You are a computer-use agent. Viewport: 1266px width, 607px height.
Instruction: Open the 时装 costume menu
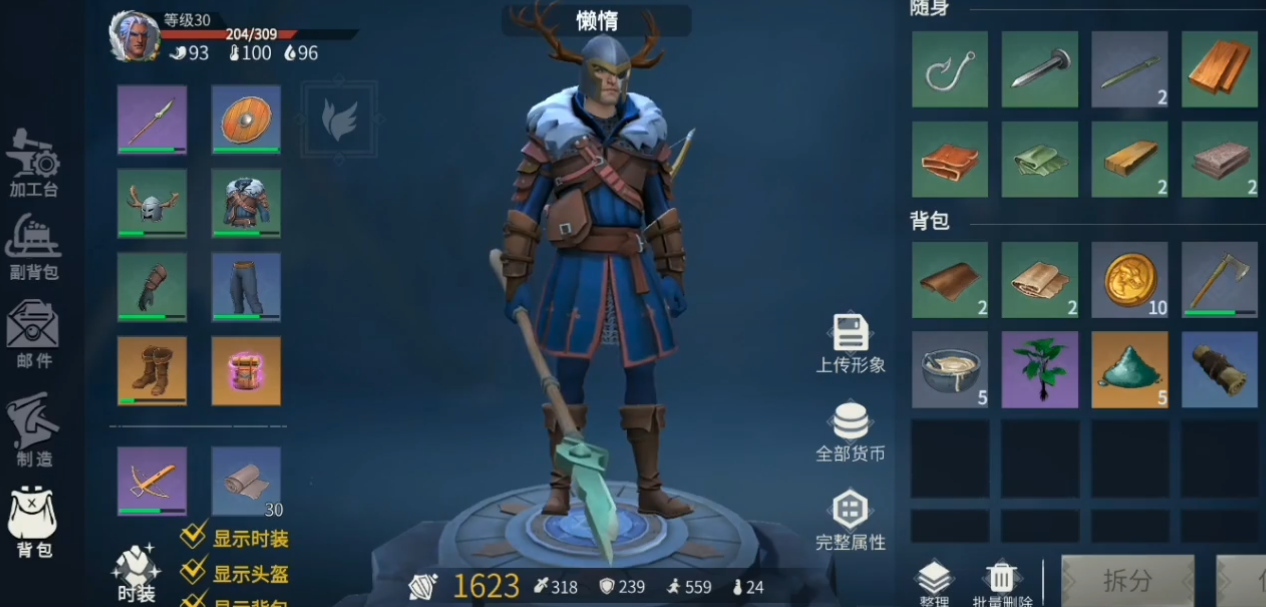pos(136,574)
